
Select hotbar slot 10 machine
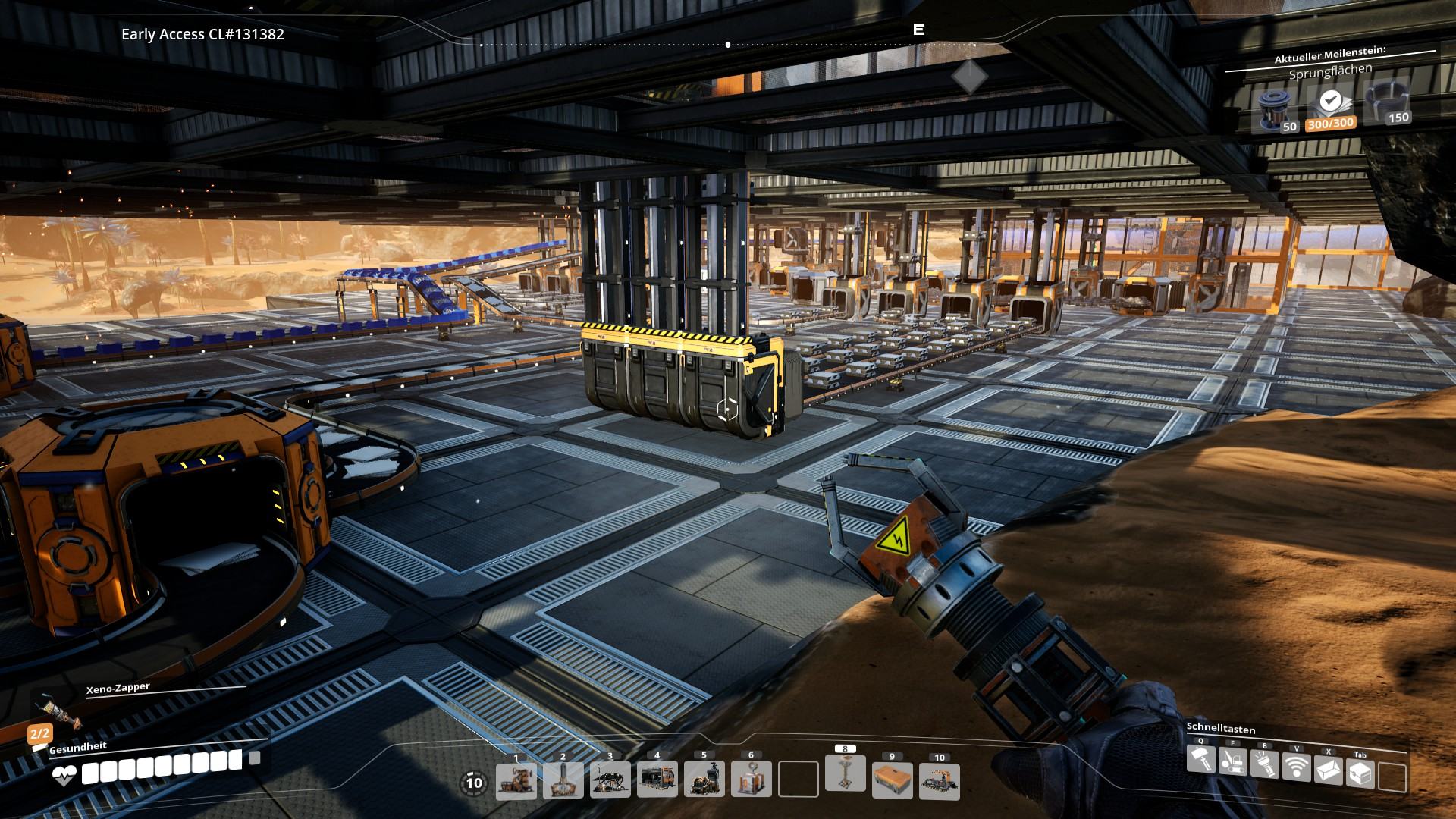940,781
